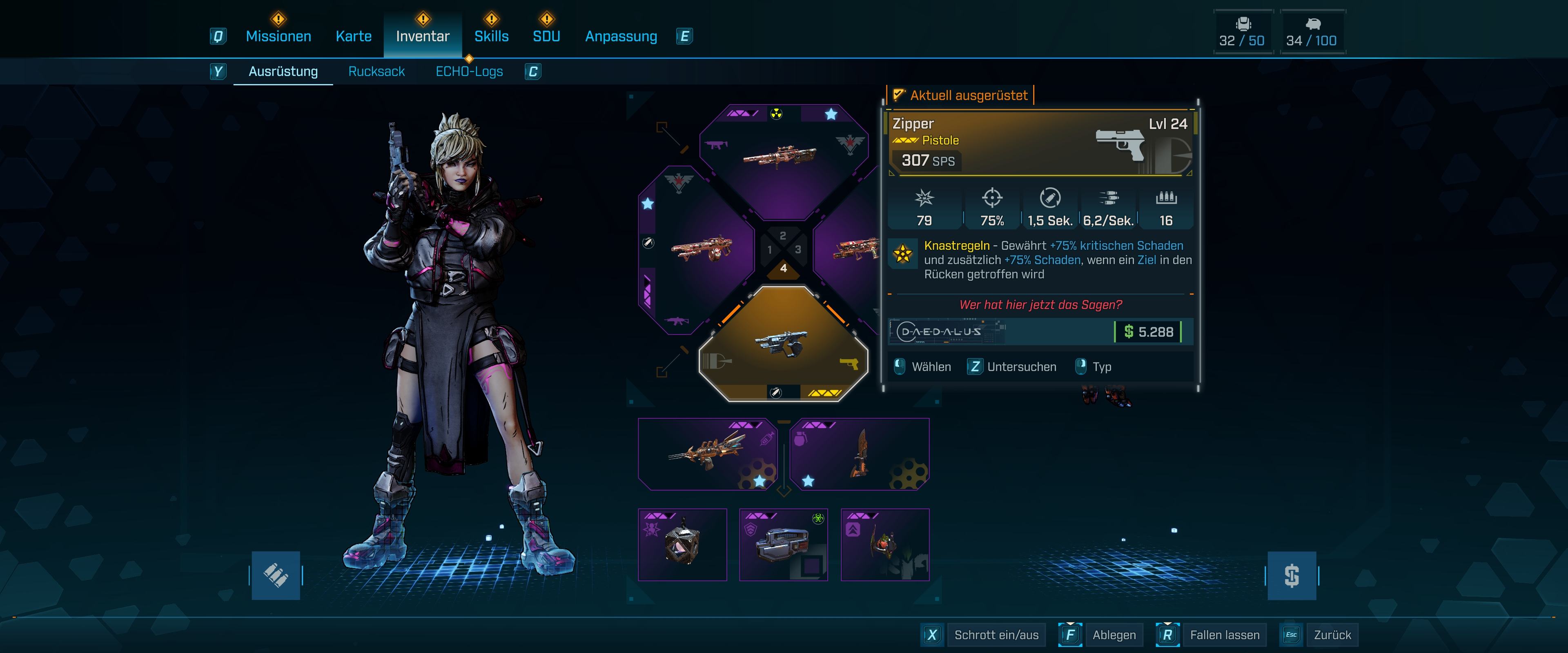The image size is (1568, 653).
Task: Open the Rucksack sub-tab
Action: pos(376,72)
